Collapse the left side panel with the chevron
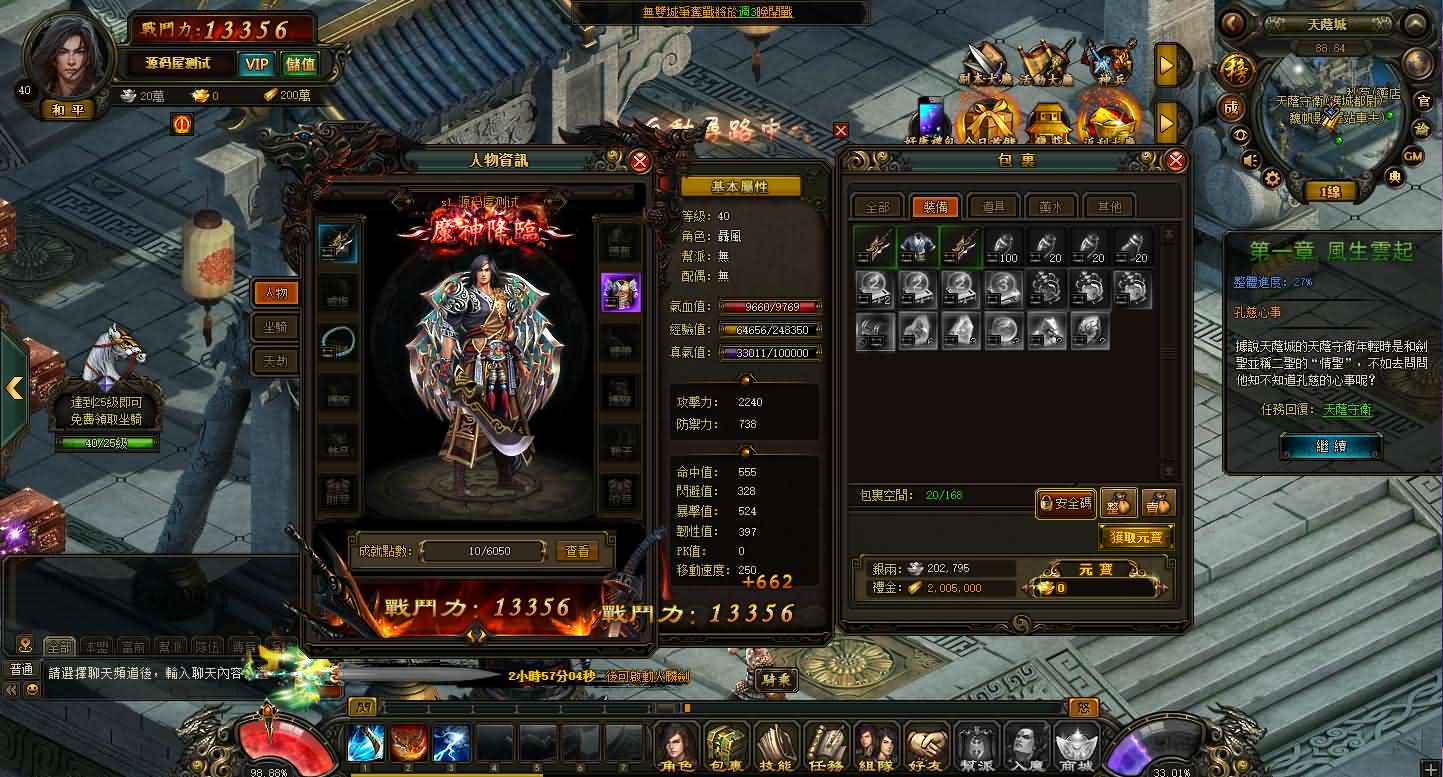 coord(14,388)
